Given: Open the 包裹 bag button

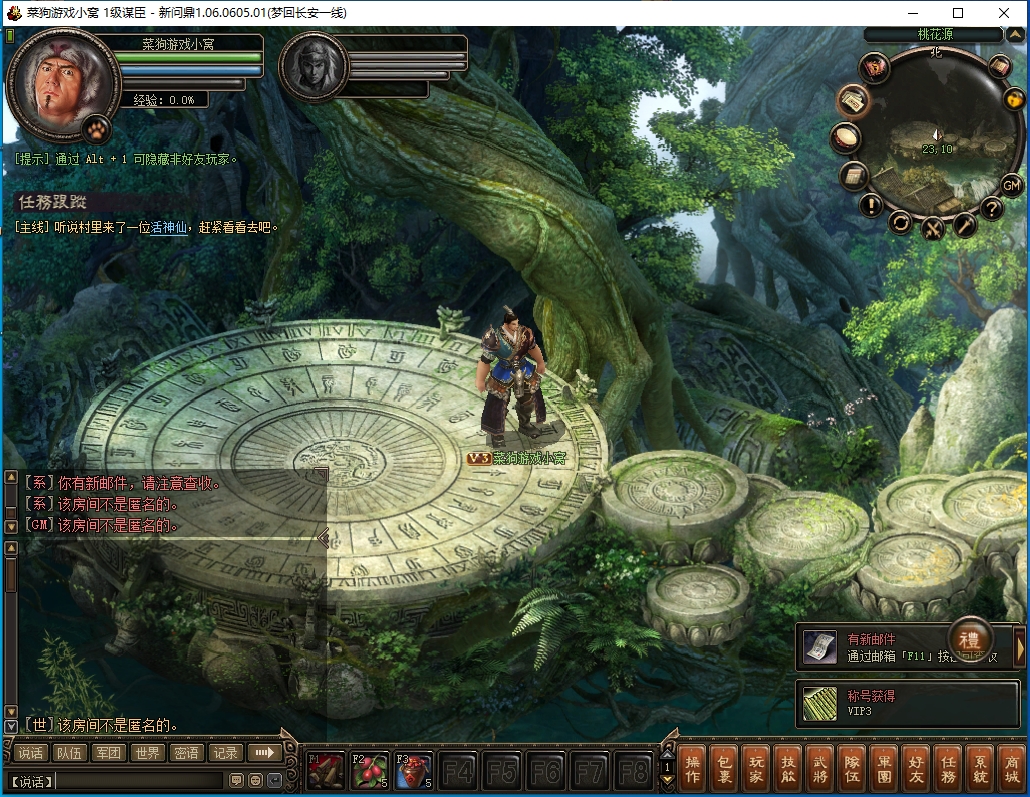Looking at the screenshot, I should 724,768.
